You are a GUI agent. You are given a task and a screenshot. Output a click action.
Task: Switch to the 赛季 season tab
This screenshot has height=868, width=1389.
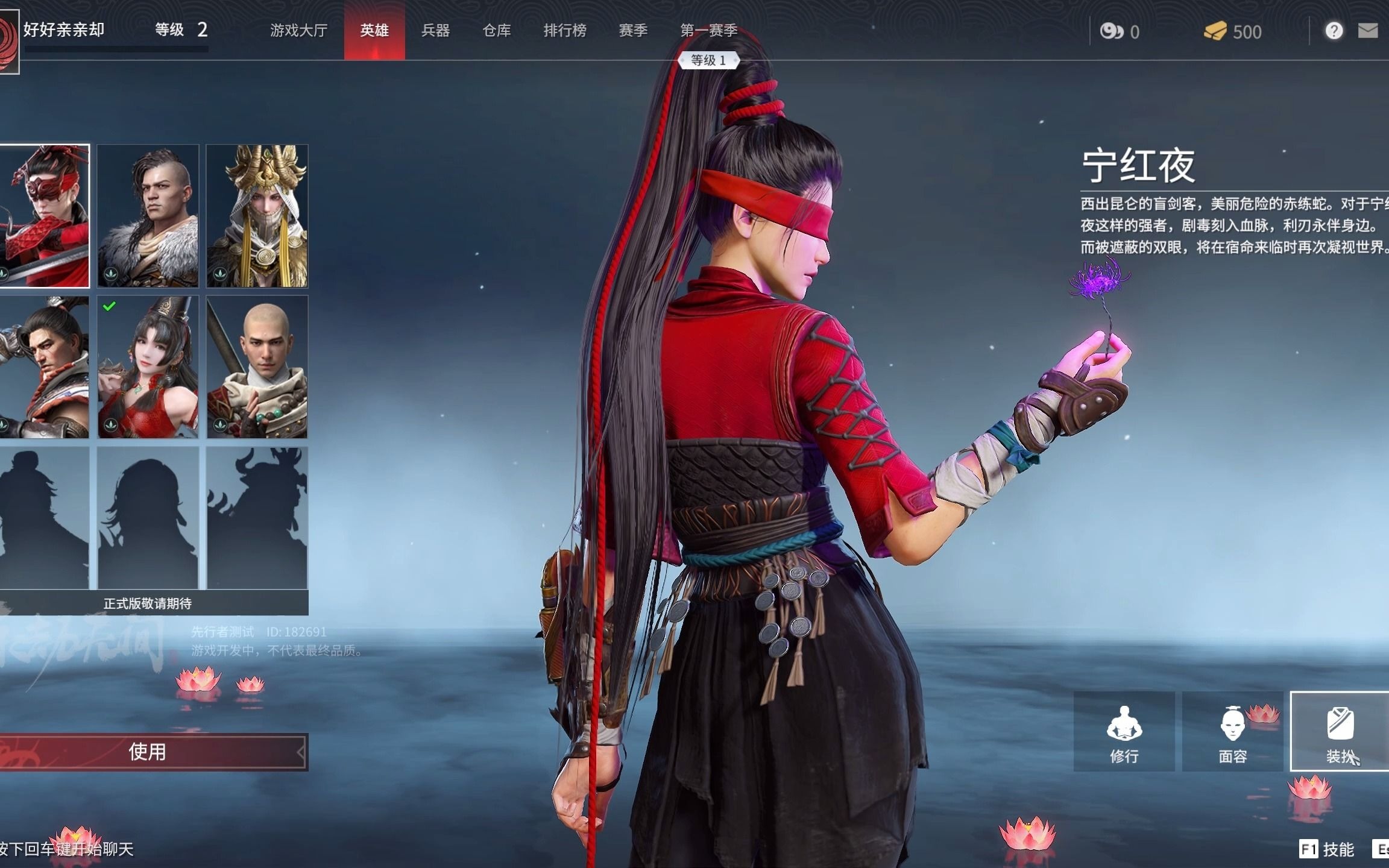point(633,30)
